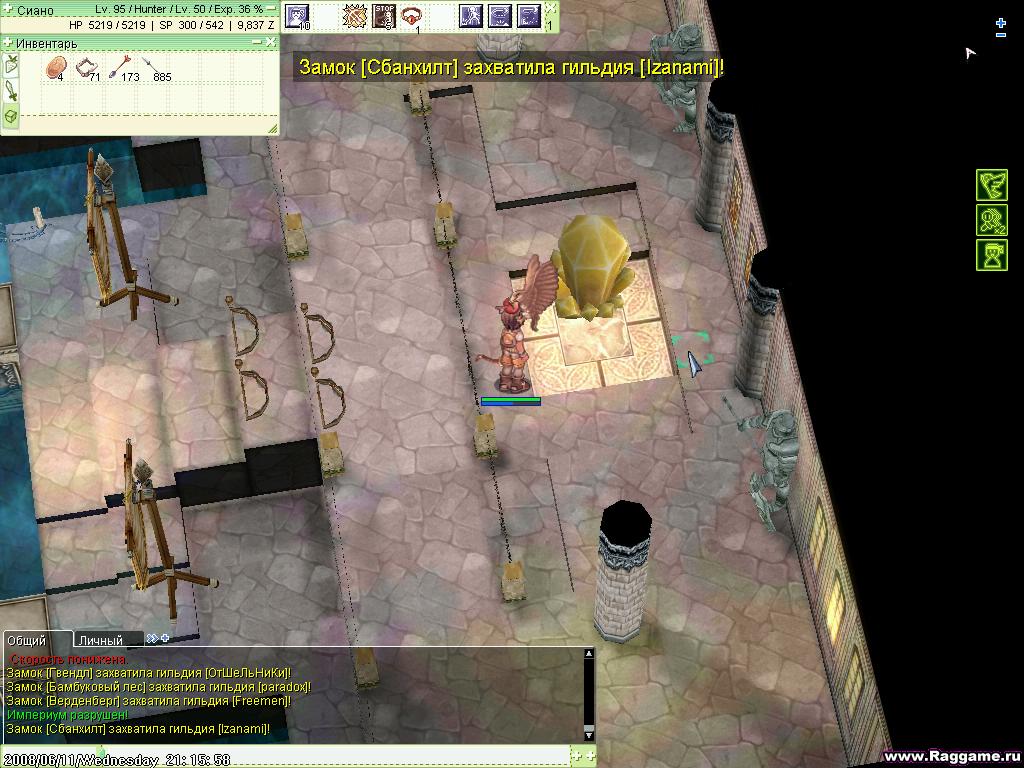Open the inventory's equipment sword tab

(10, 91)
